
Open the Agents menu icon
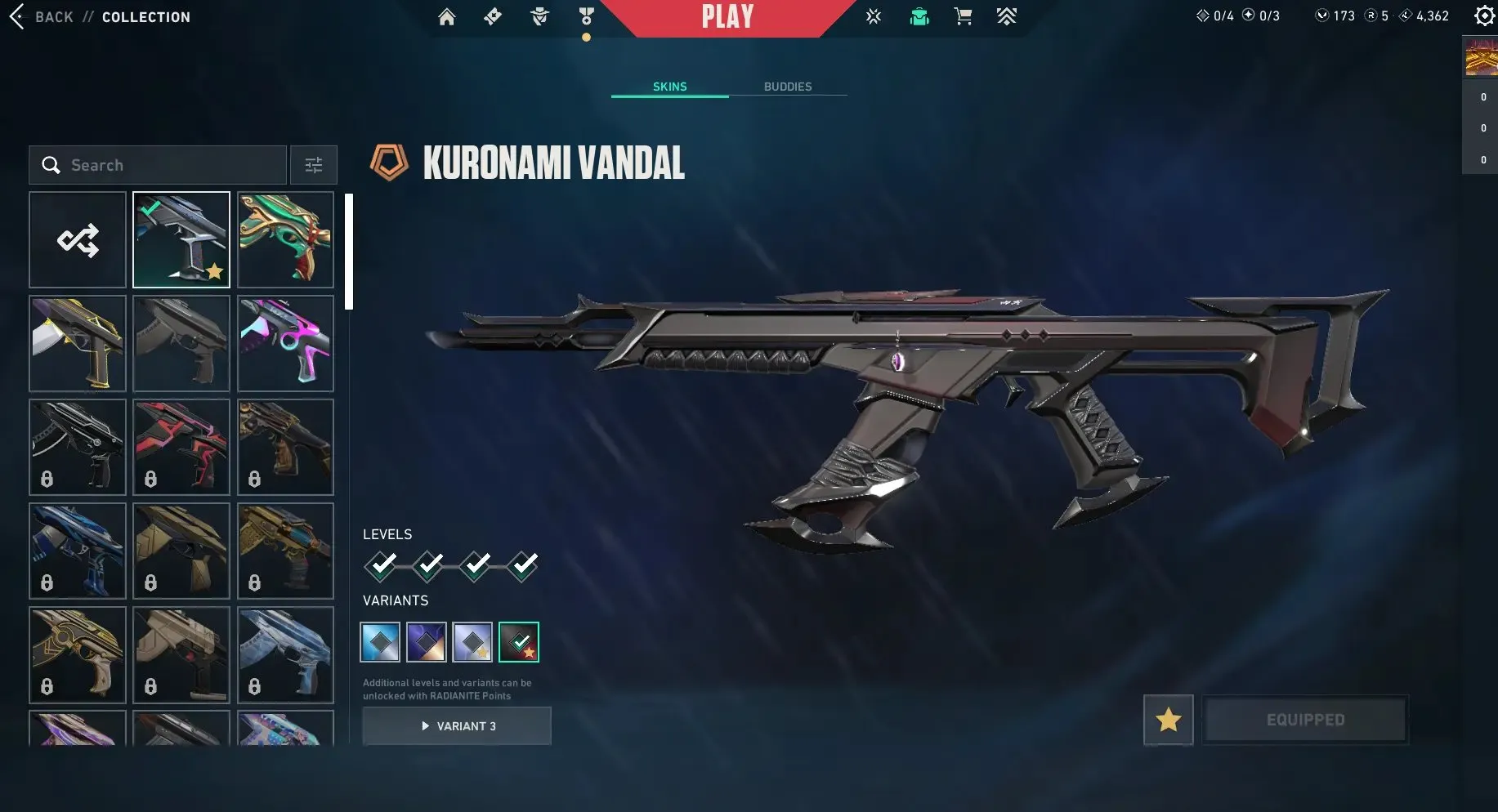[539, 16]
